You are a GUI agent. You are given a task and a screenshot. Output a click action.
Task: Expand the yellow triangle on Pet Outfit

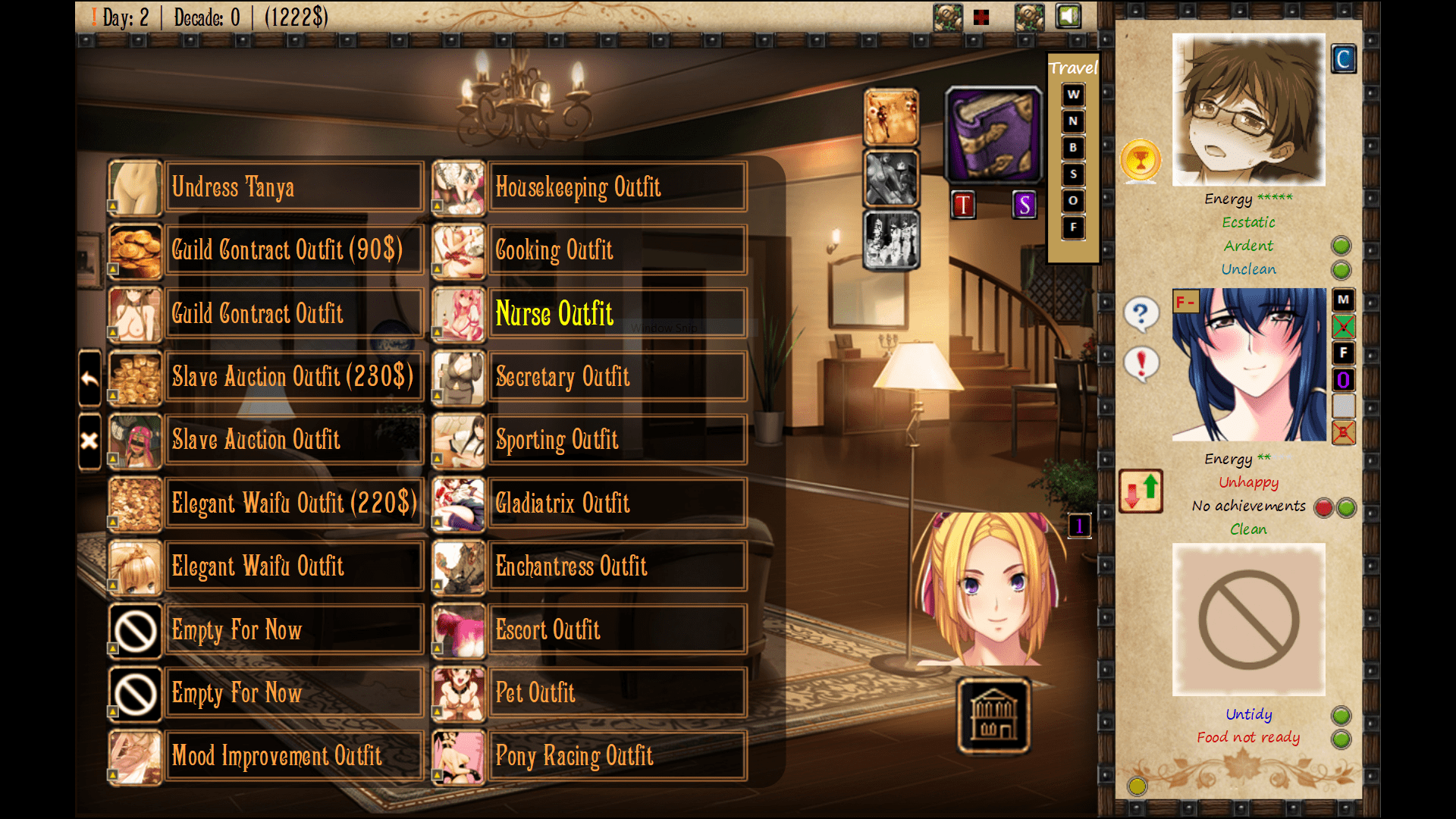pos(438,712)
